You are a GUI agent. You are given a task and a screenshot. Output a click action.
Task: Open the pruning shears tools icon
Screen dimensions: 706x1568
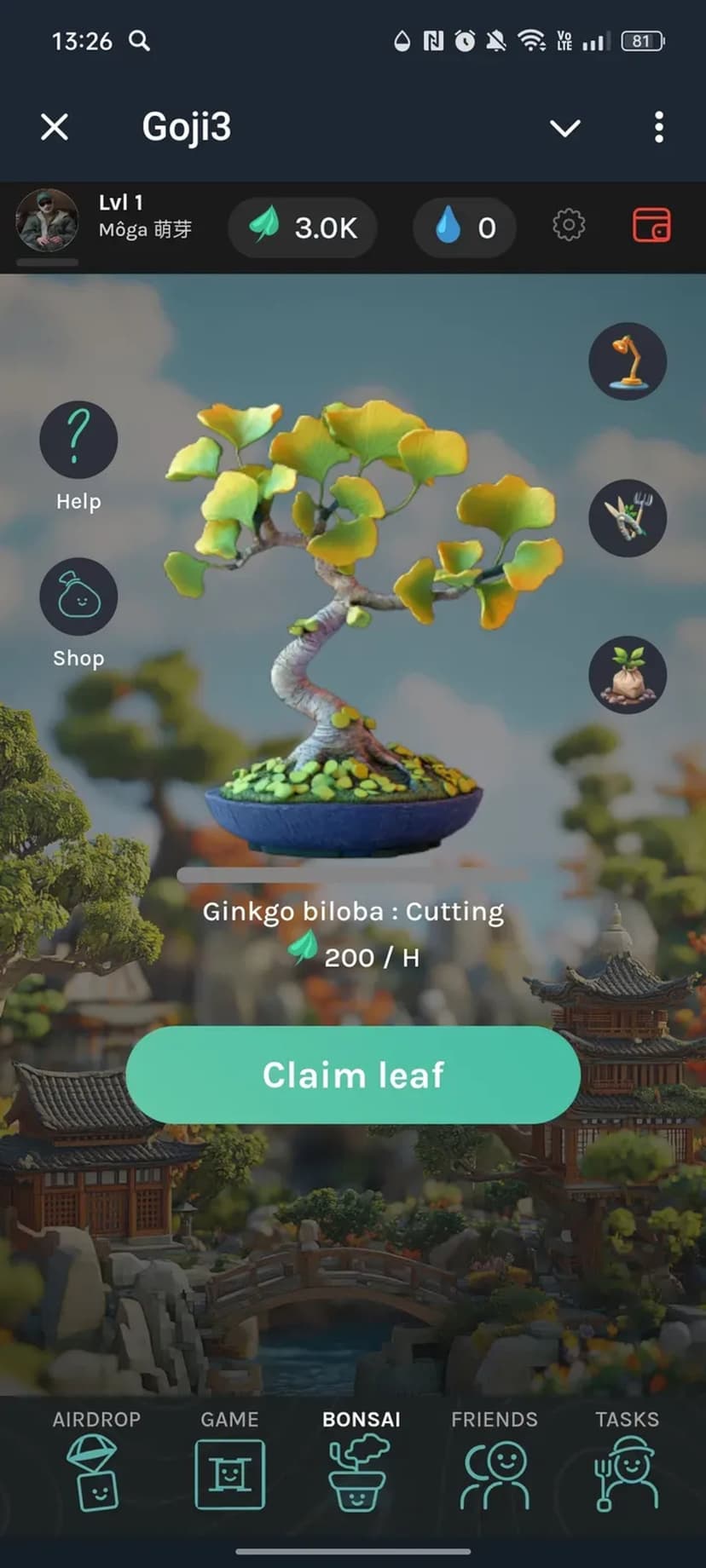coord(628,518)
